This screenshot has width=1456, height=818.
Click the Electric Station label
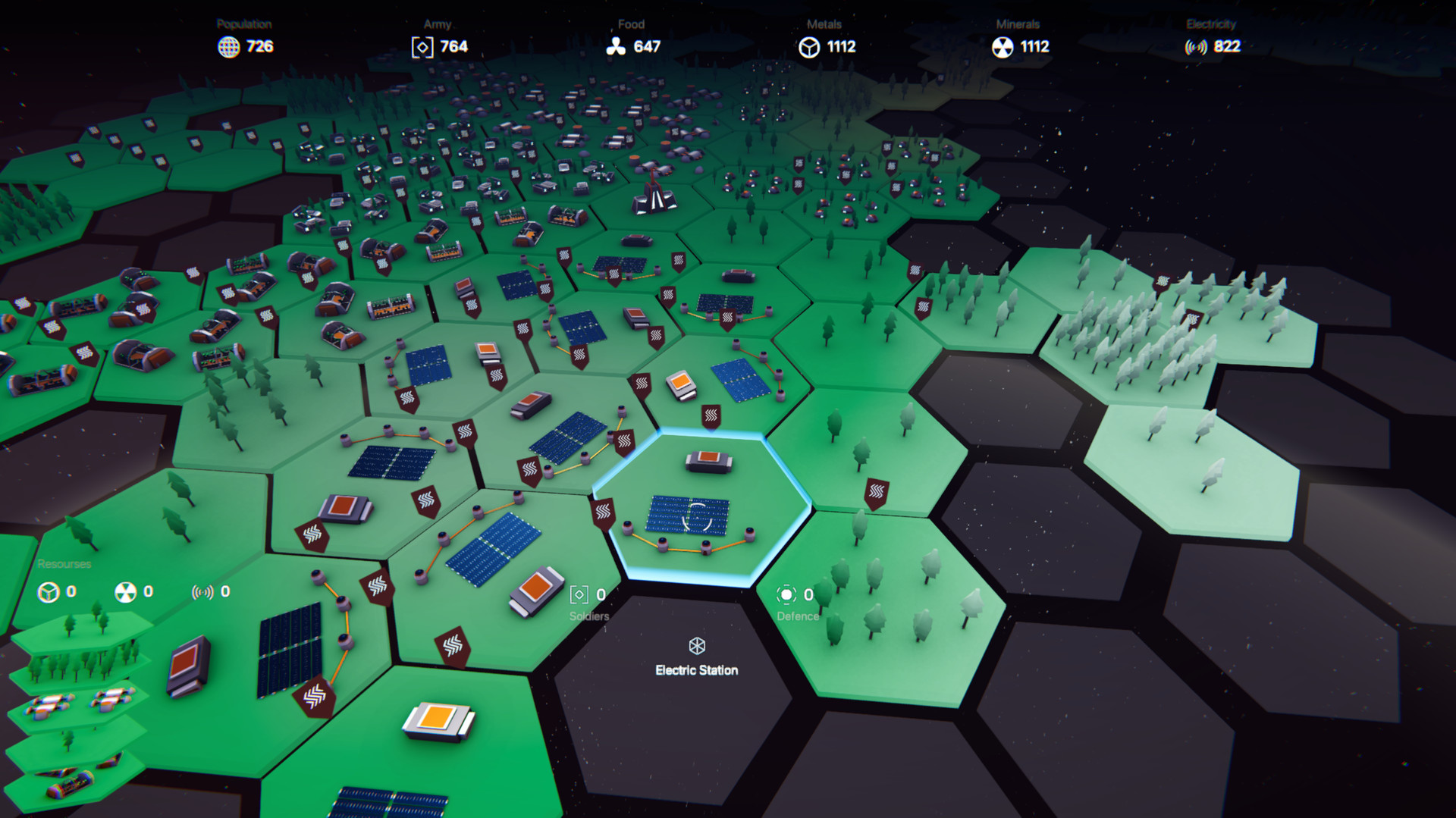point(697,670)
